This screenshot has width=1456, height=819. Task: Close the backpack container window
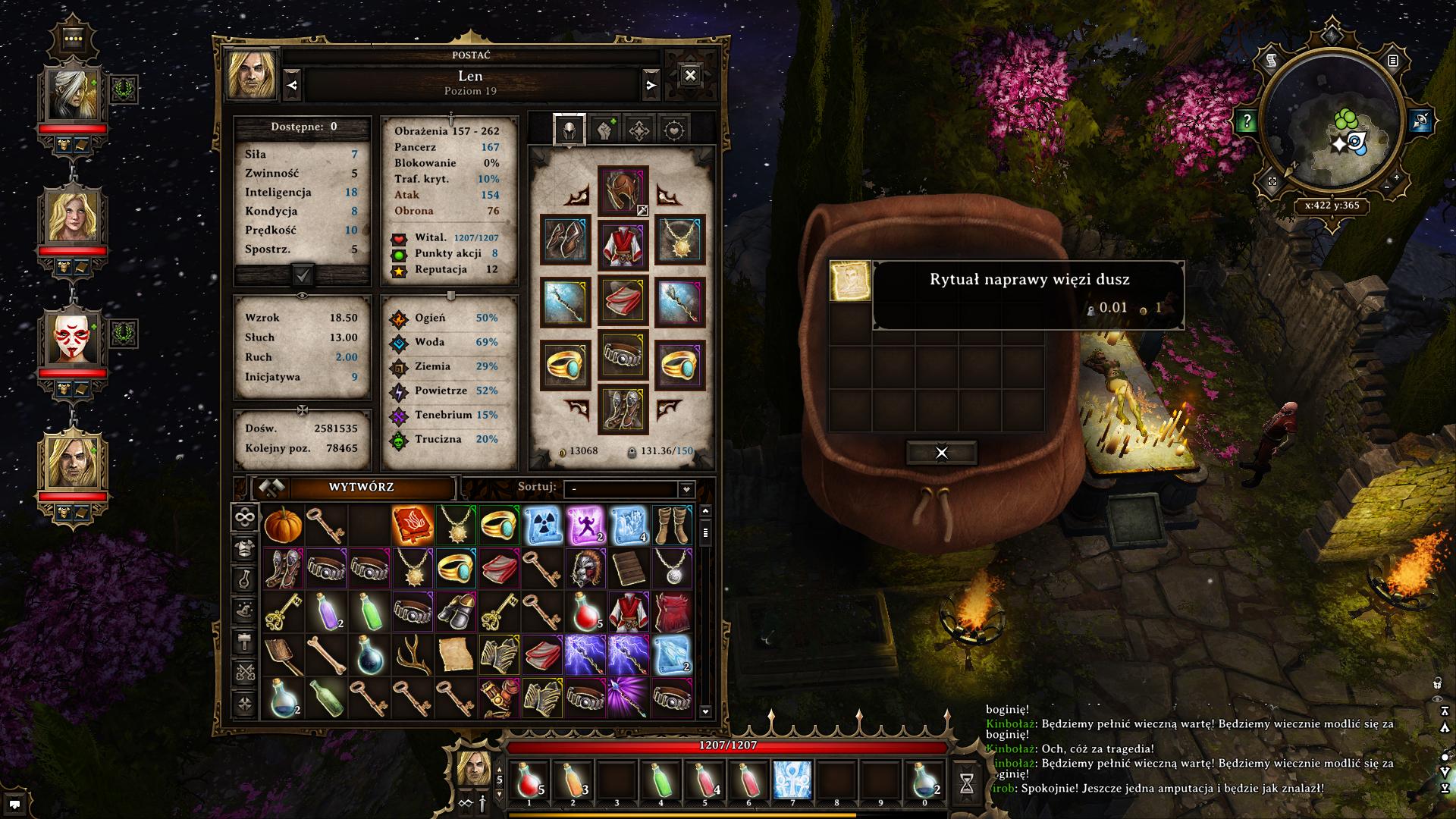[x=941, y=453]
